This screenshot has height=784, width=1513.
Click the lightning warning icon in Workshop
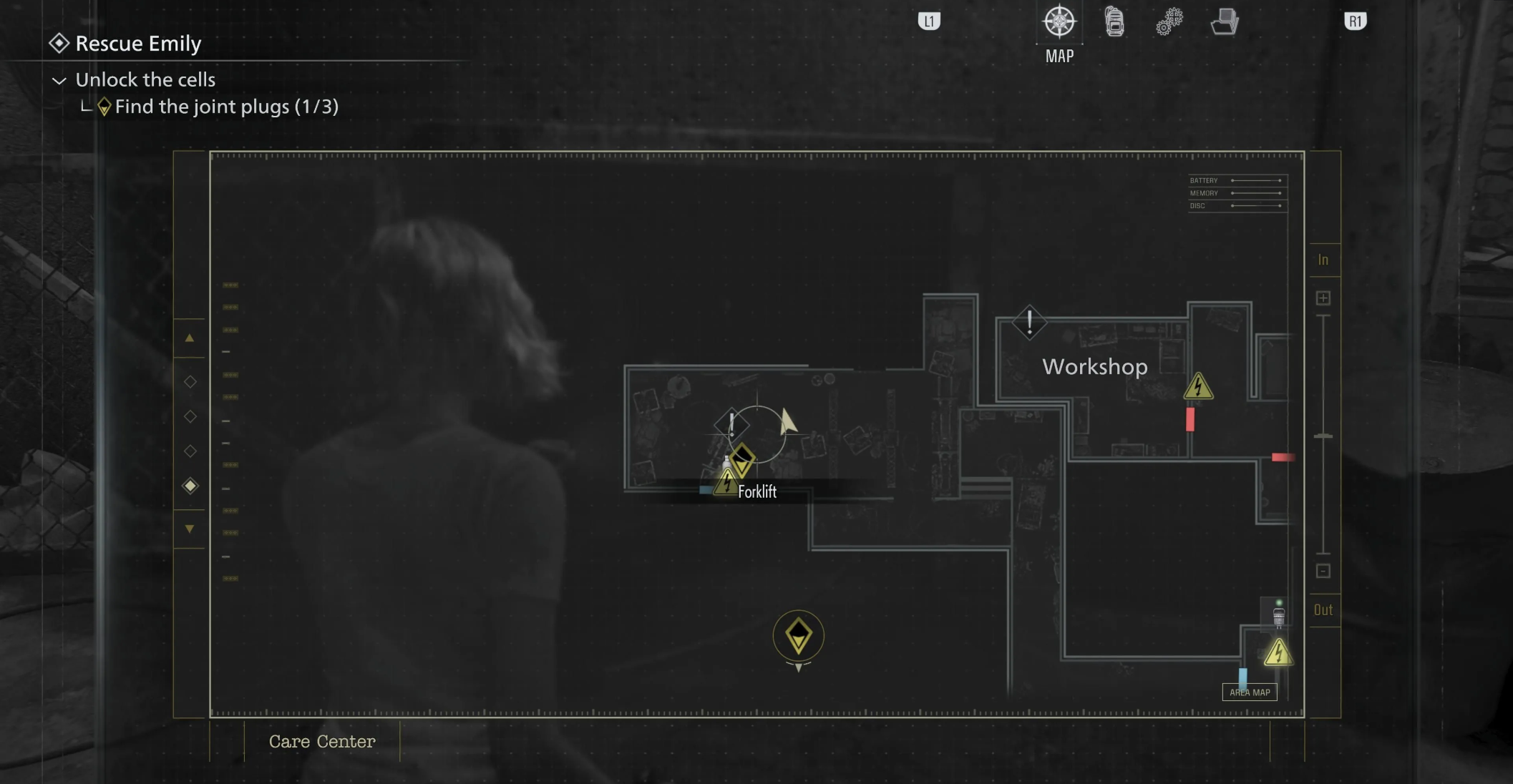pyautogui.click(x=1198, y=387)
